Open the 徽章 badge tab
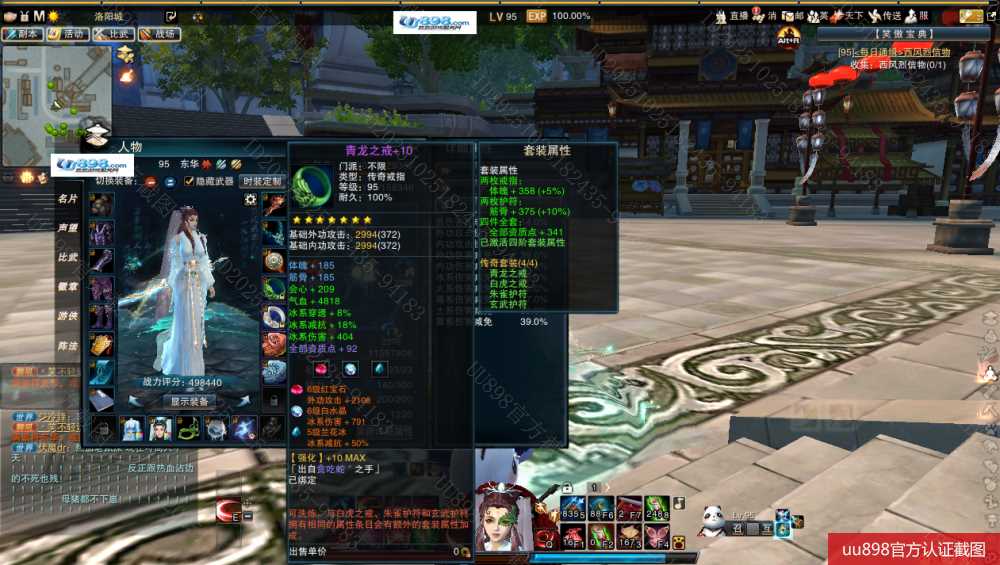The width and height of the screenshot is (1000, 565). click(67, 287)
